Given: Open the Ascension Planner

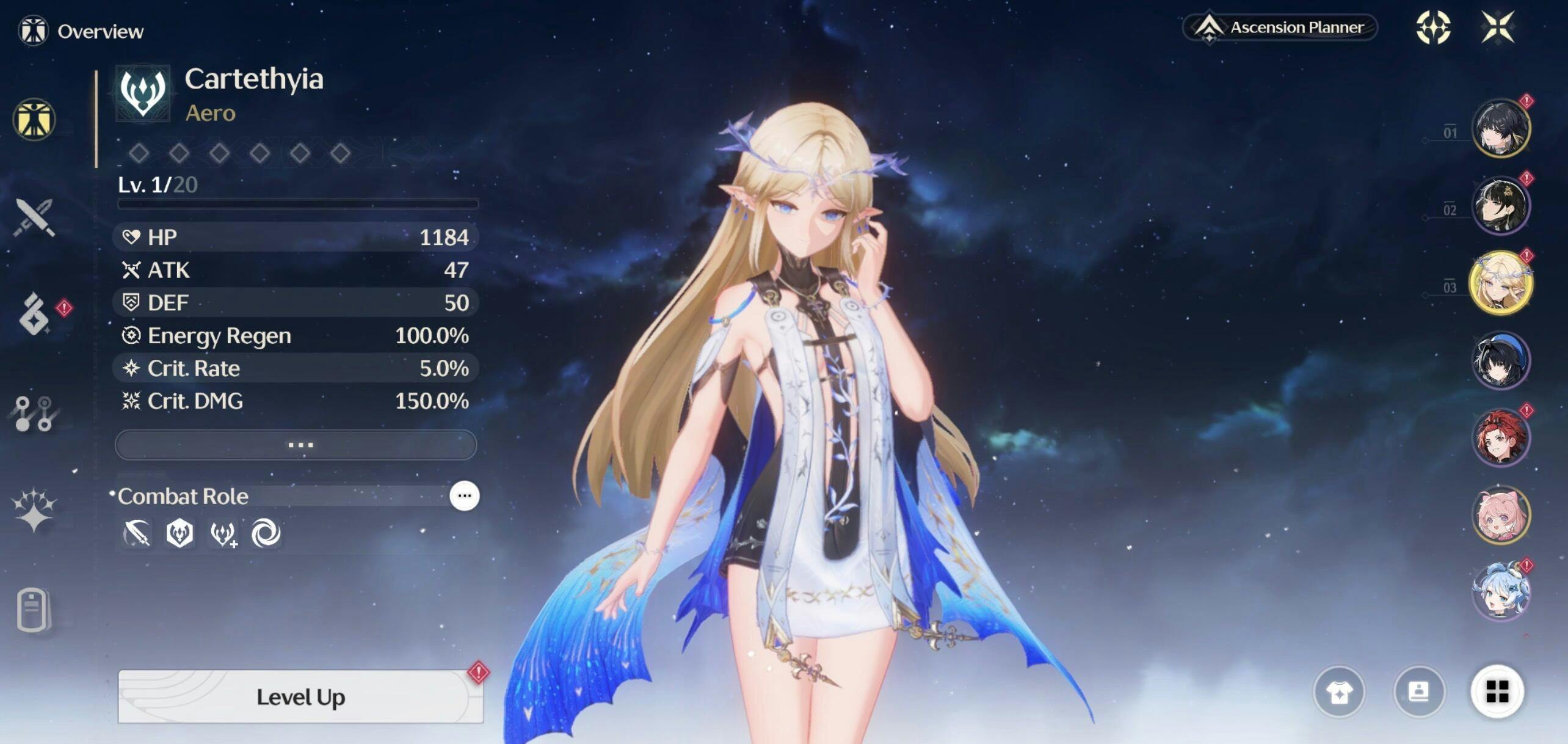Looking at the screenshot, I should 1280,28.
